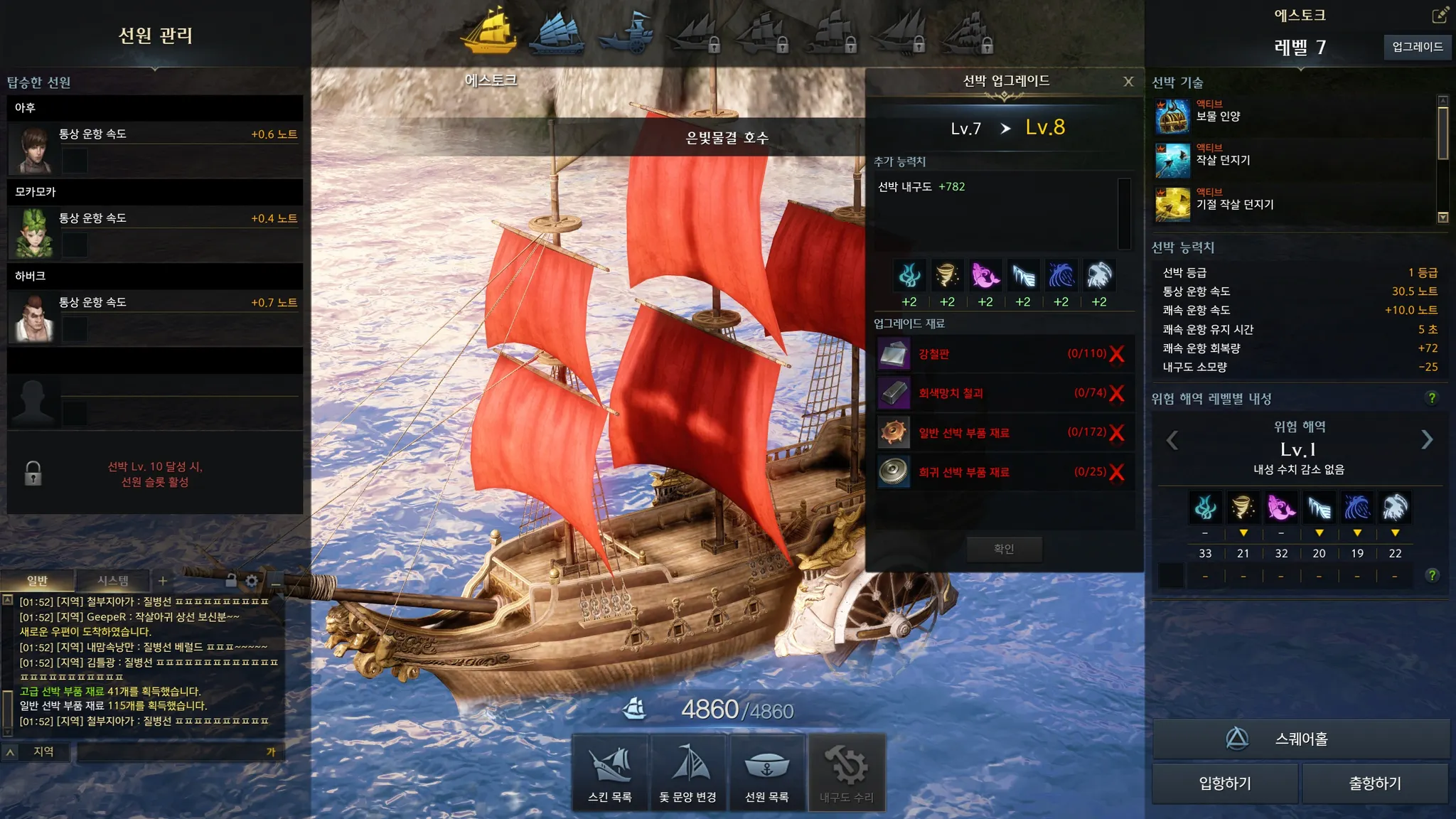
Task: Select the 보물 인양 ship skill
Action: pyautogui.click(x=1218, y=117)
